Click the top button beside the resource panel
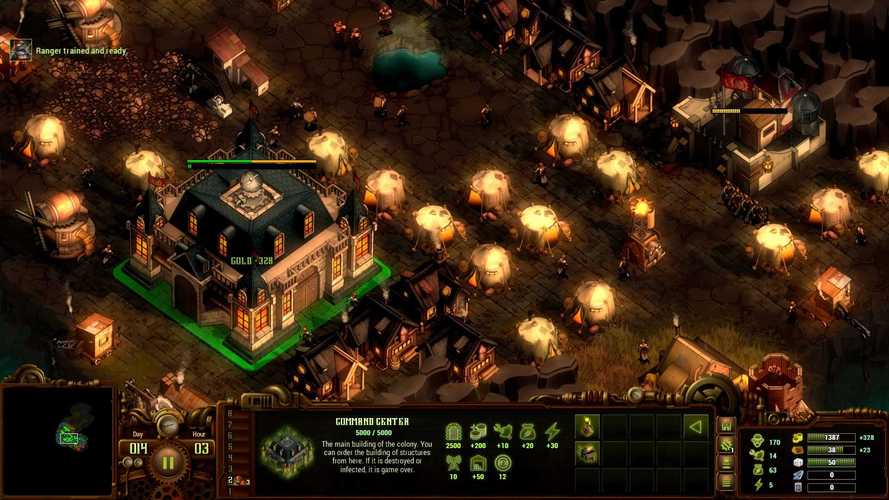889x500 pixels. [727, 425]
